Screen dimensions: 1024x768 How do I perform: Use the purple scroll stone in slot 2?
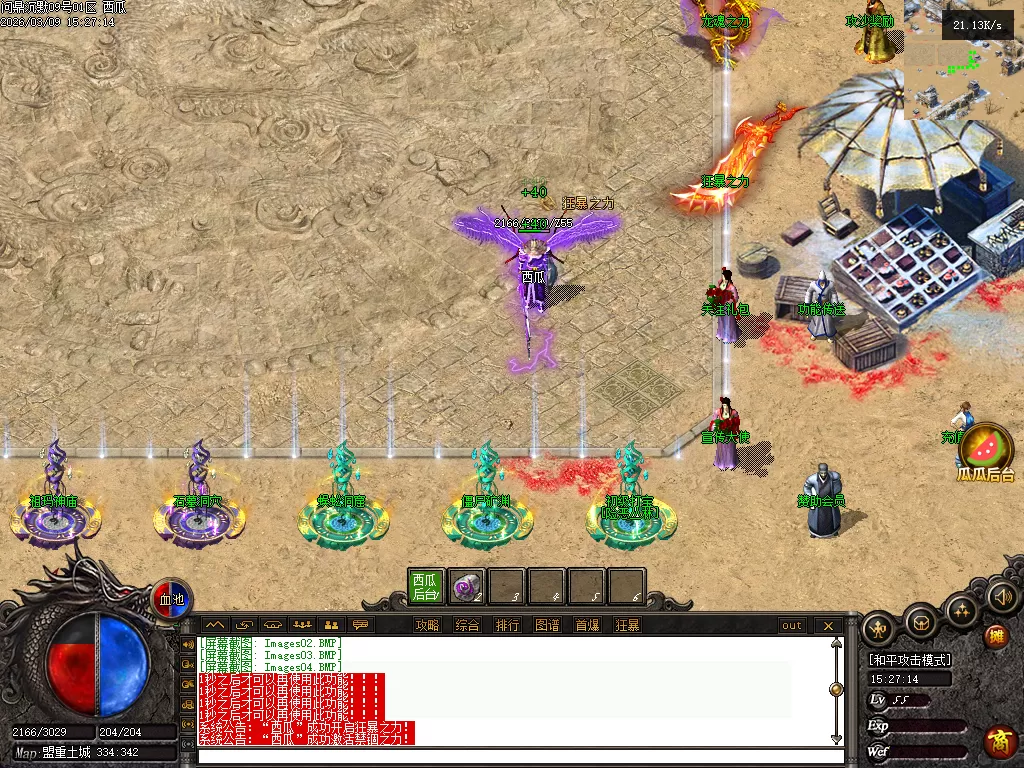[466, 587]
